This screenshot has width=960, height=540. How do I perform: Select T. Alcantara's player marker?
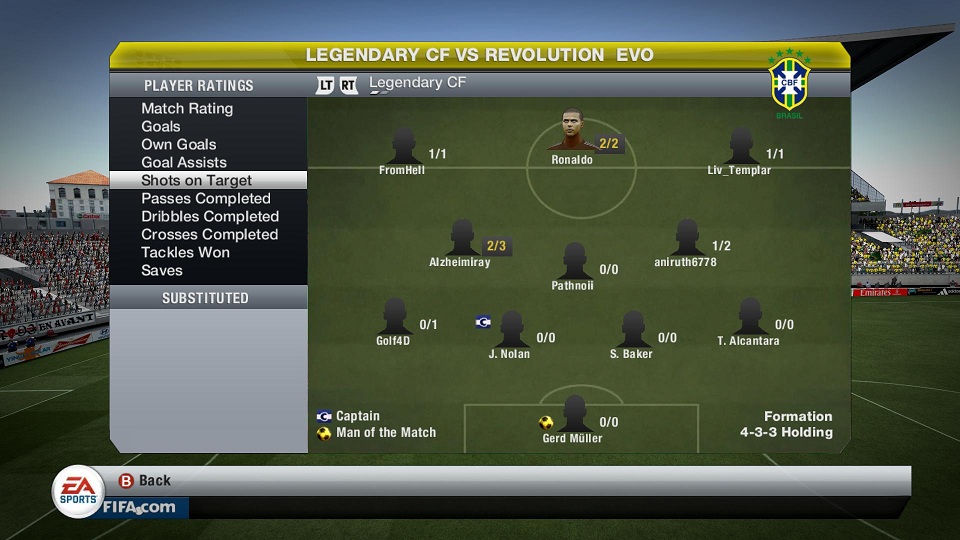pos(749,317)
